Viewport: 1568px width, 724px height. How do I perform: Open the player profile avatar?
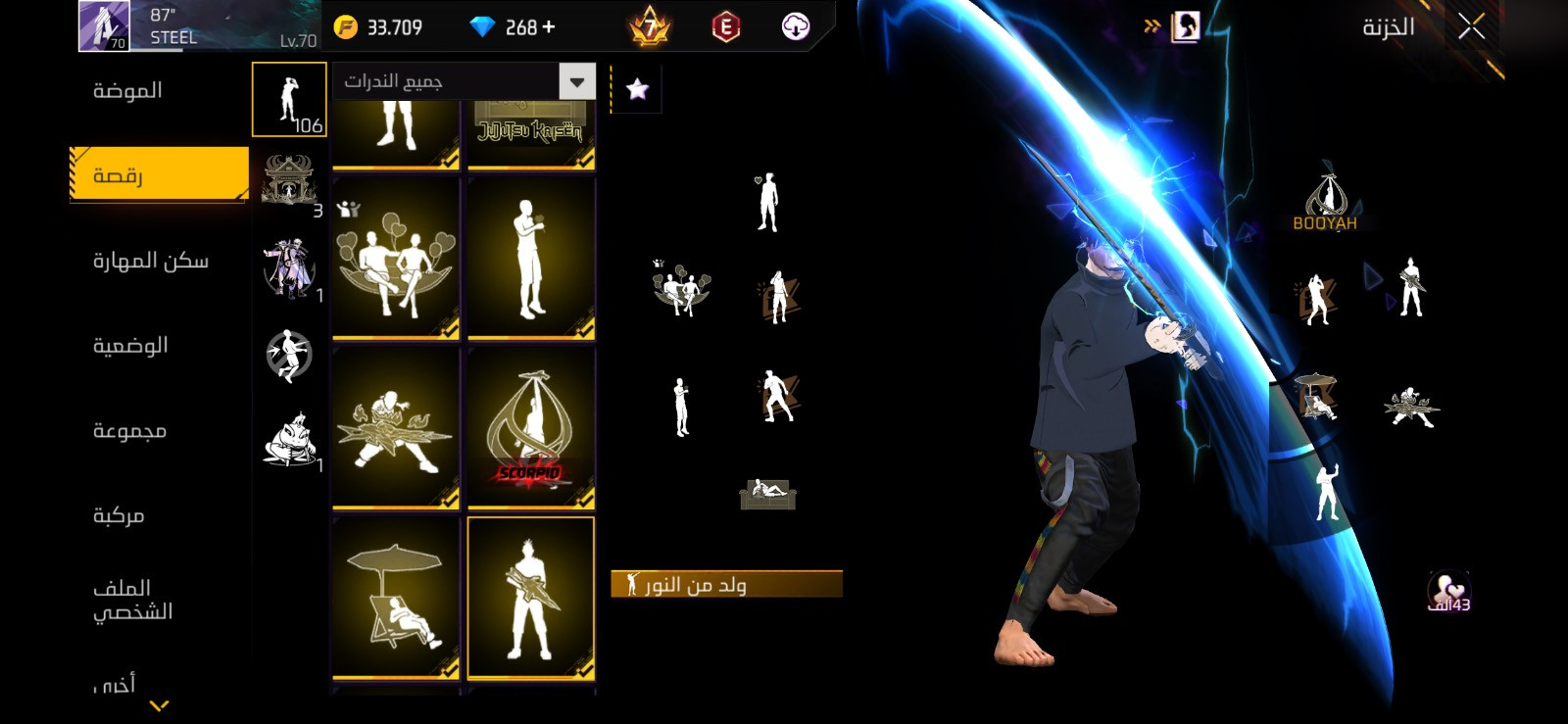(104, 25)
